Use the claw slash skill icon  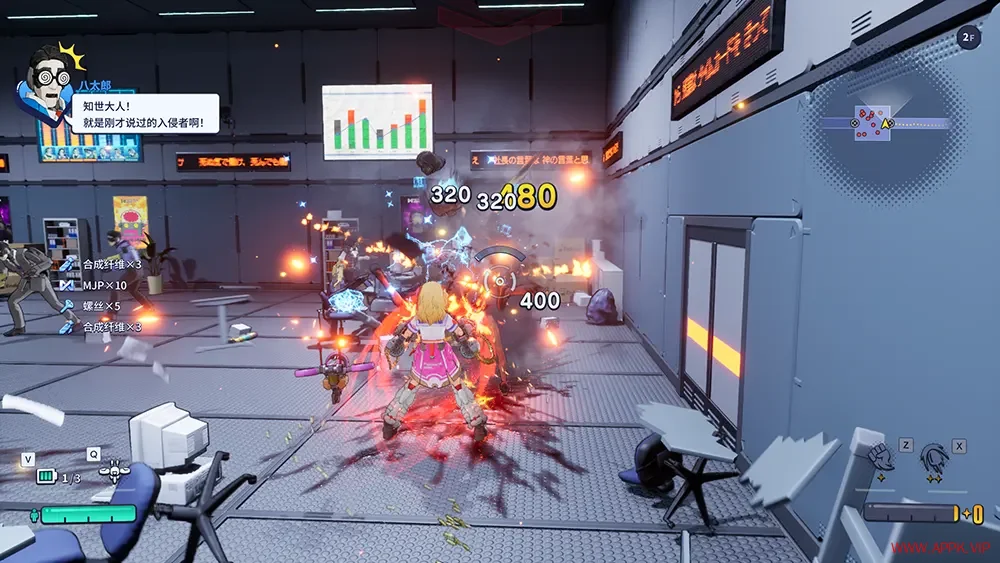934,457
